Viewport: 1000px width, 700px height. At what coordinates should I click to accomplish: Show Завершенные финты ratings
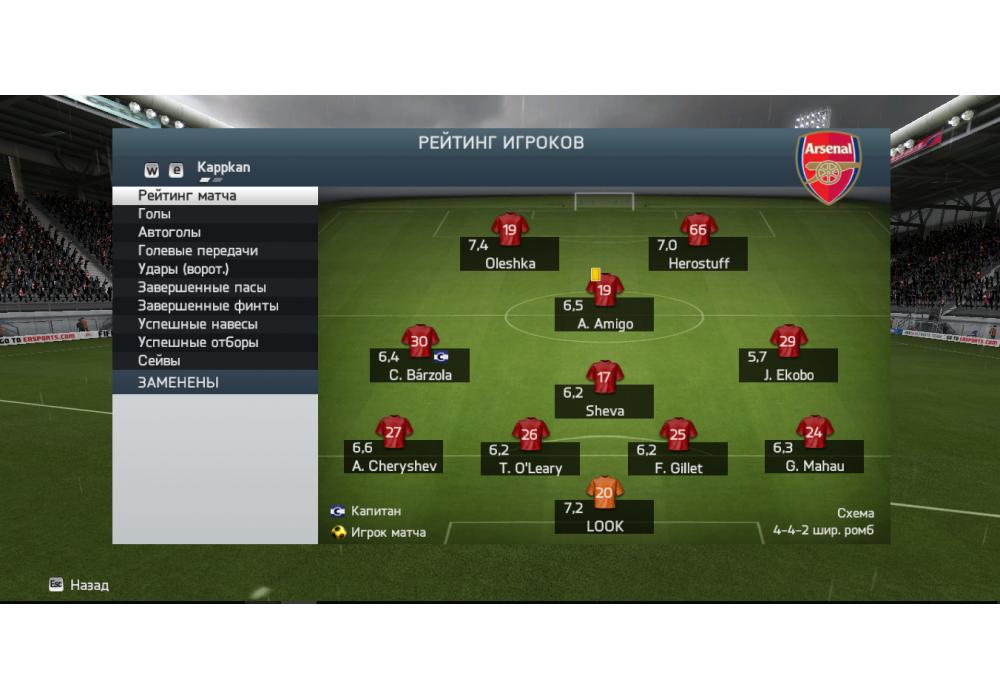click(x=215, y=306)
